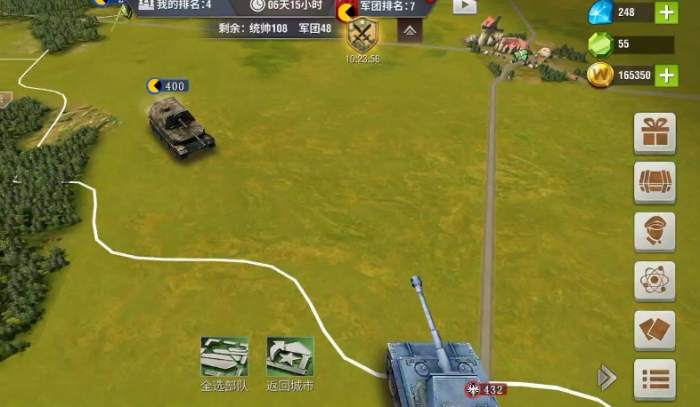Click 全选部队 to select all troops
The image size is (700, 407).
pos(224,357)
